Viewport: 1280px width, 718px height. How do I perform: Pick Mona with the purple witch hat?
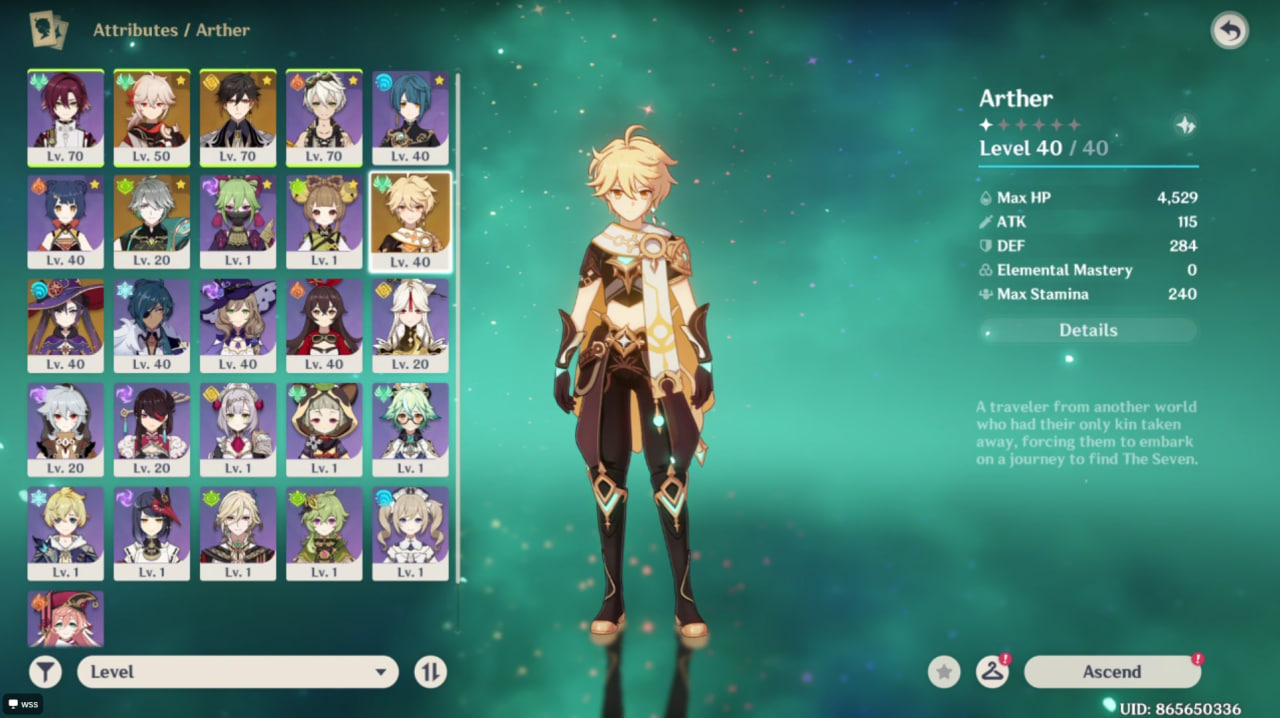[66, 324]
